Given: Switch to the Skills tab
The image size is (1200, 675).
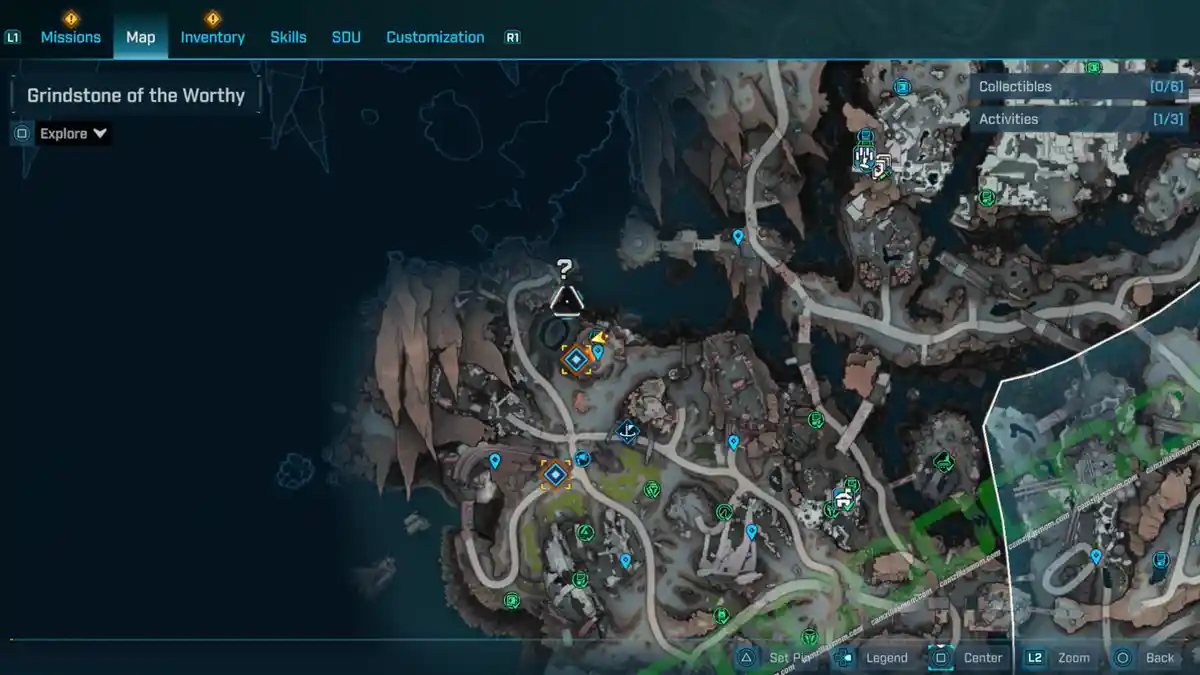Looking at the screenshot, I should pyautogui.click(x=288, y=37).
